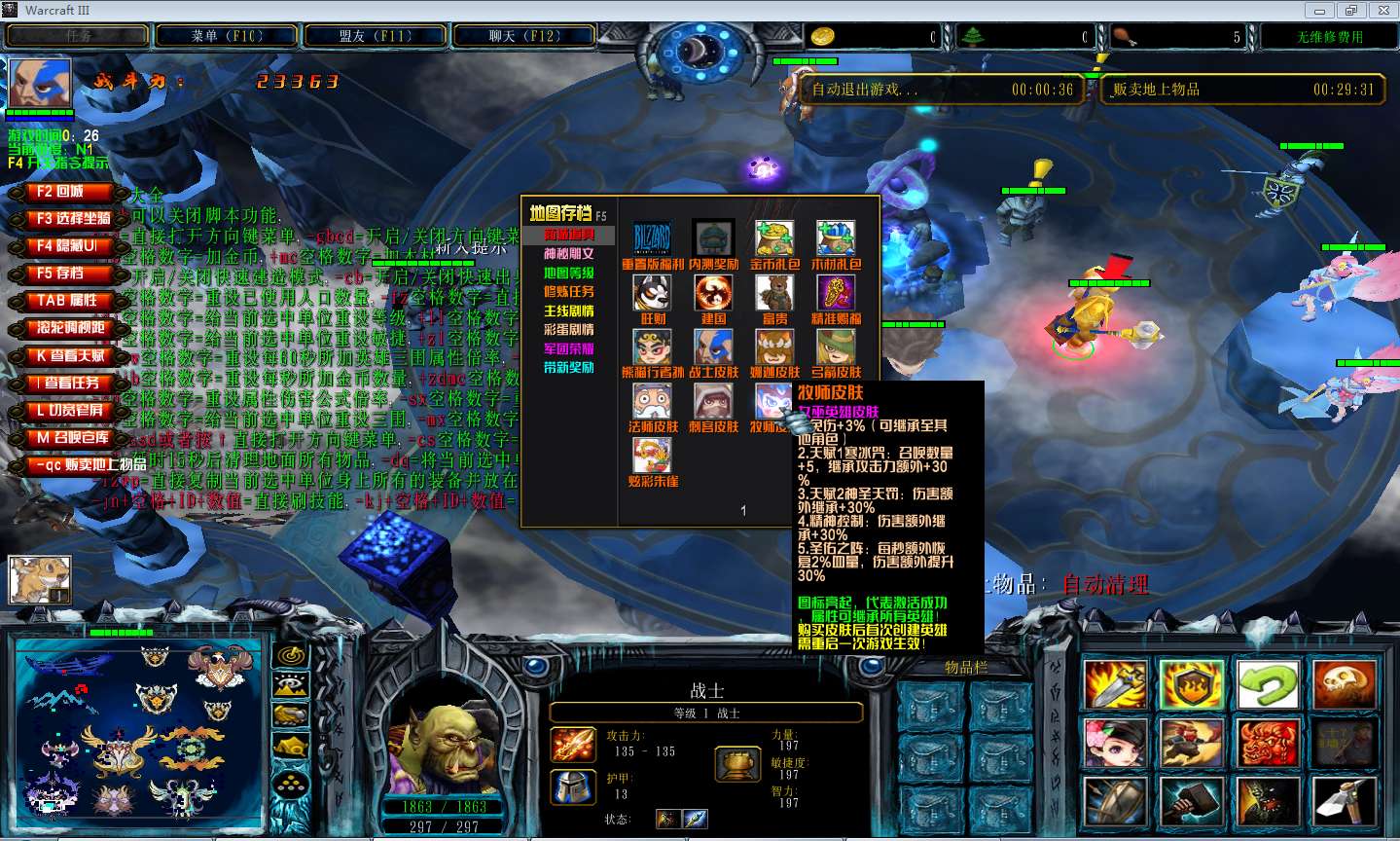Select the 金币礼包 gold gift pack icon

point(774,238)
